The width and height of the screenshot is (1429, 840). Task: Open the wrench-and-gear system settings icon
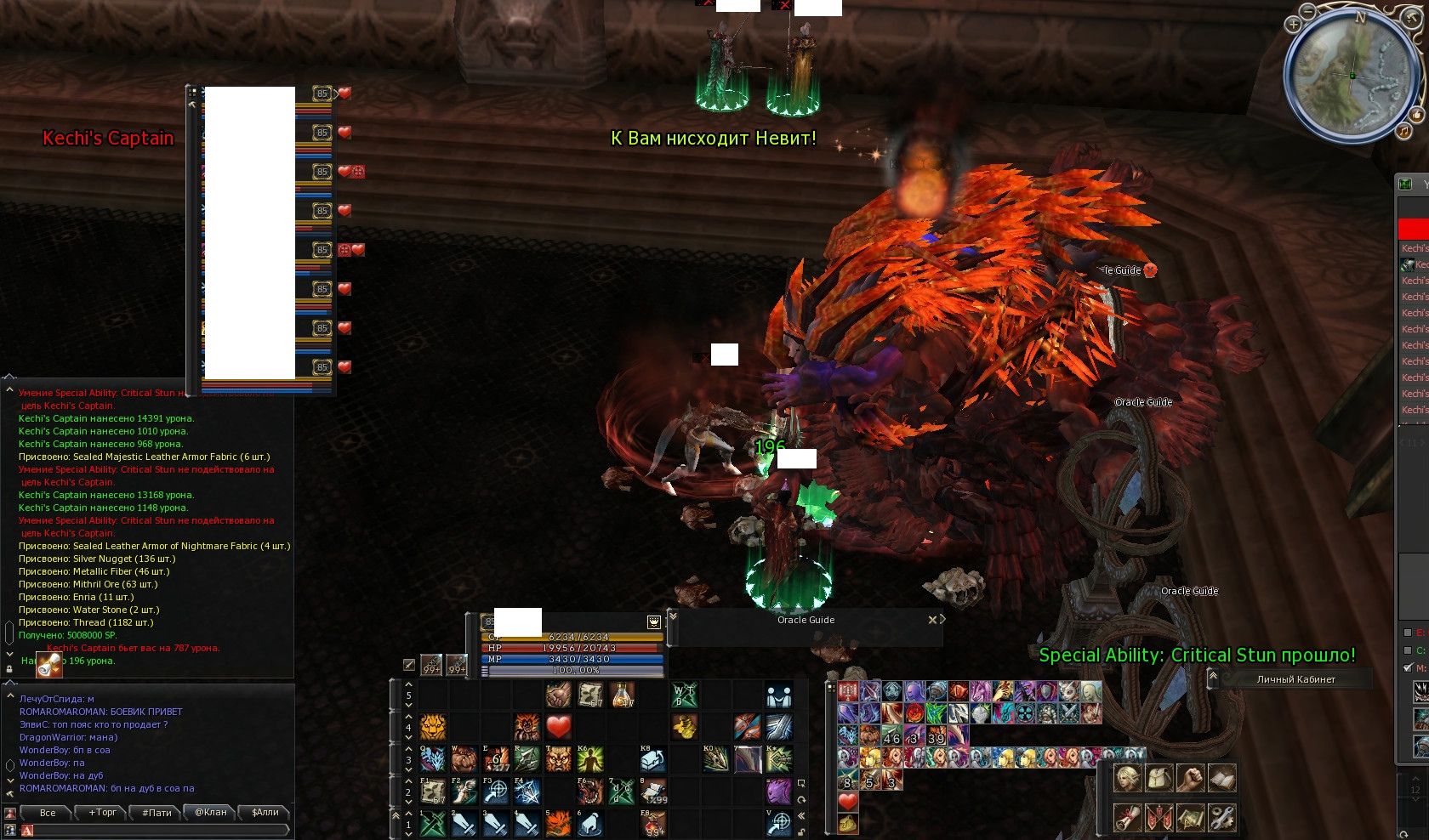1221,817
